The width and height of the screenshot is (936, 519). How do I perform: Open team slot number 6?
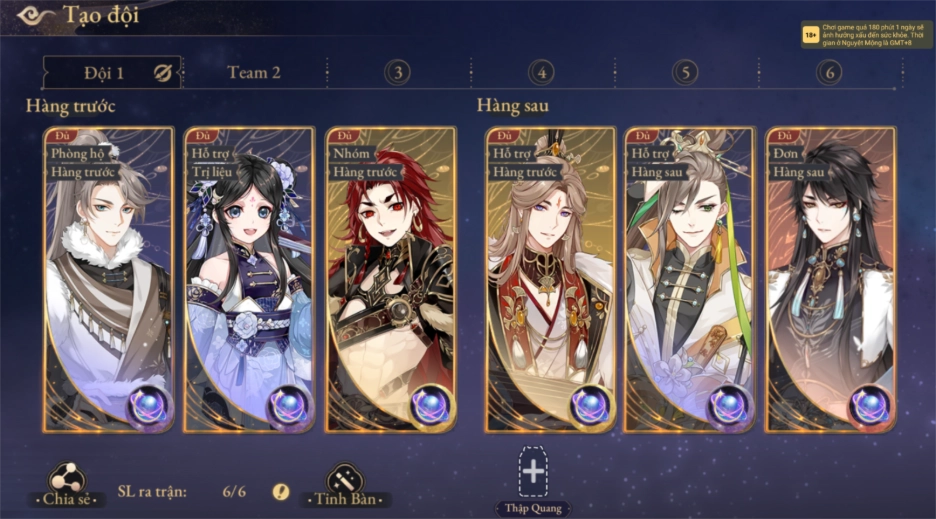point(828,72)
